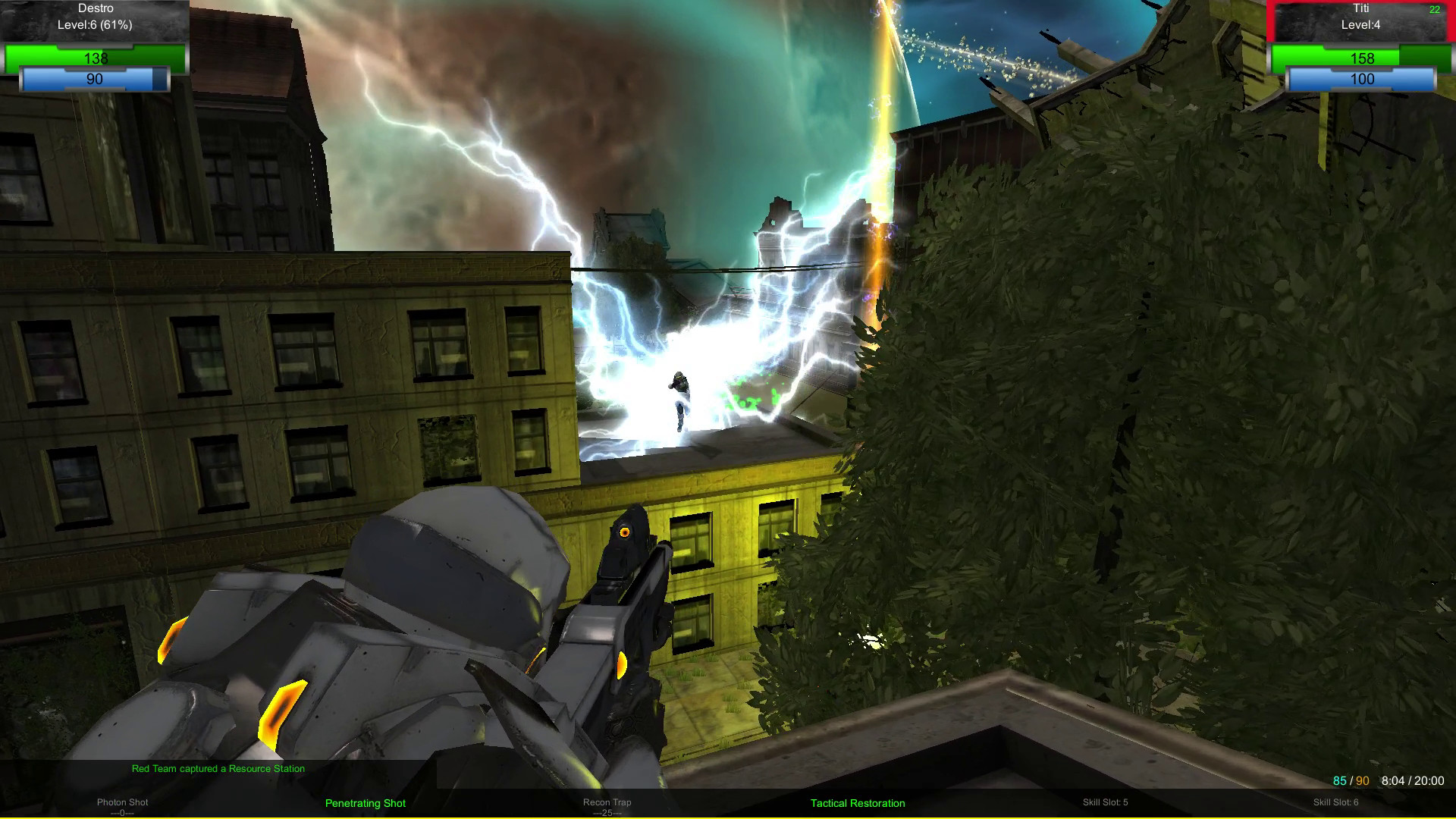Screen dimensions: 1456x819
Task: Select the Titi enemy nameplate
Action: tap(1361, 11)
